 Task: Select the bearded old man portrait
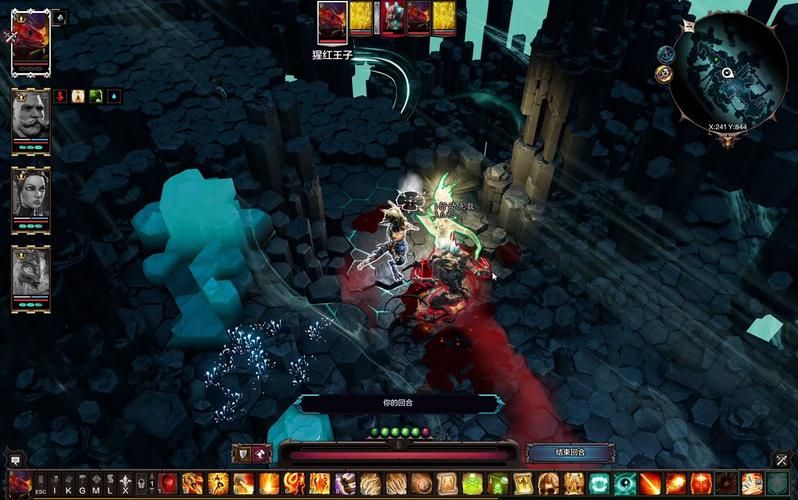[x=30, y=120]
